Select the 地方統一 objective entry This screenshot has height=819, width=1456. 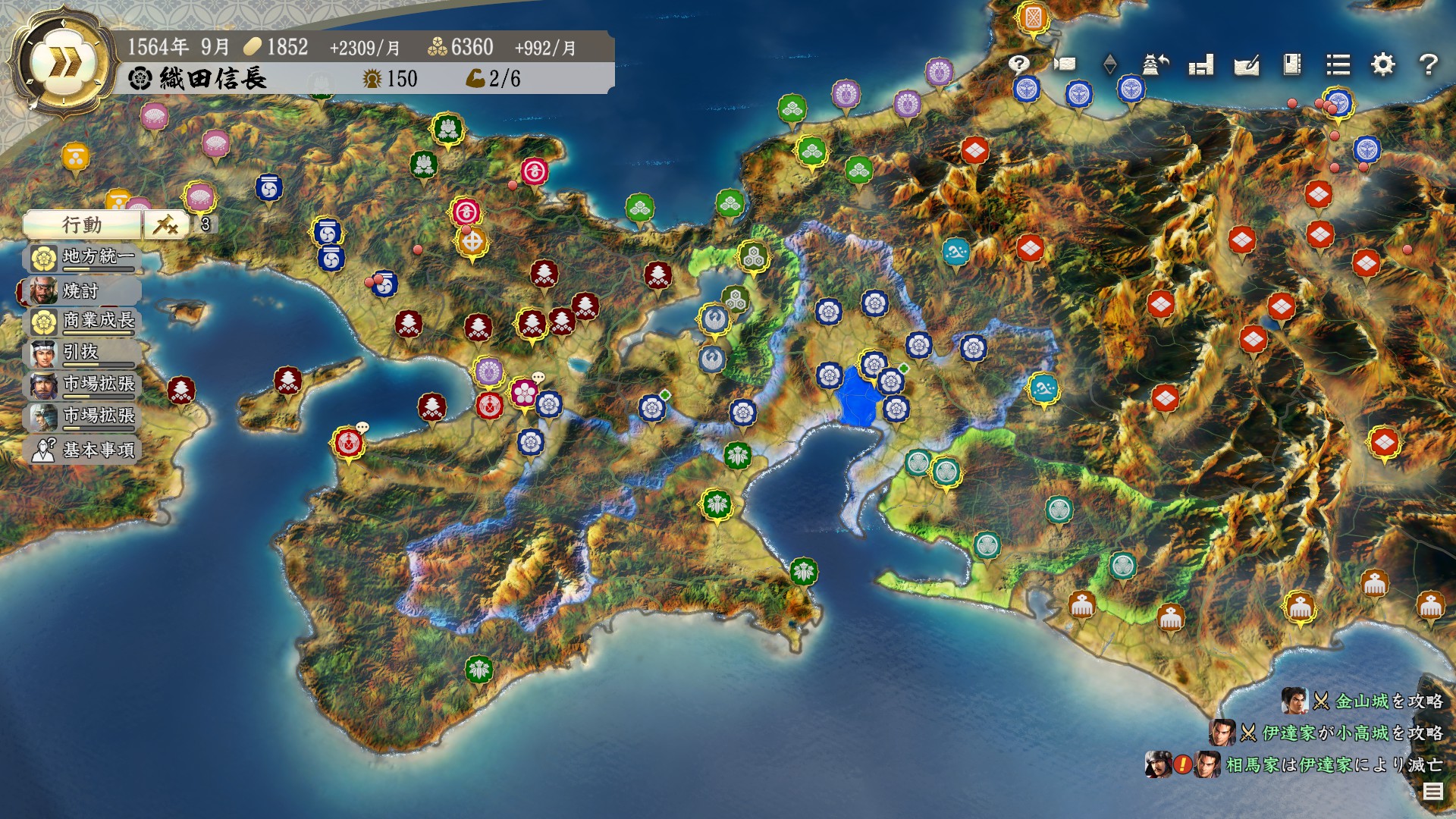pos(83,258)
